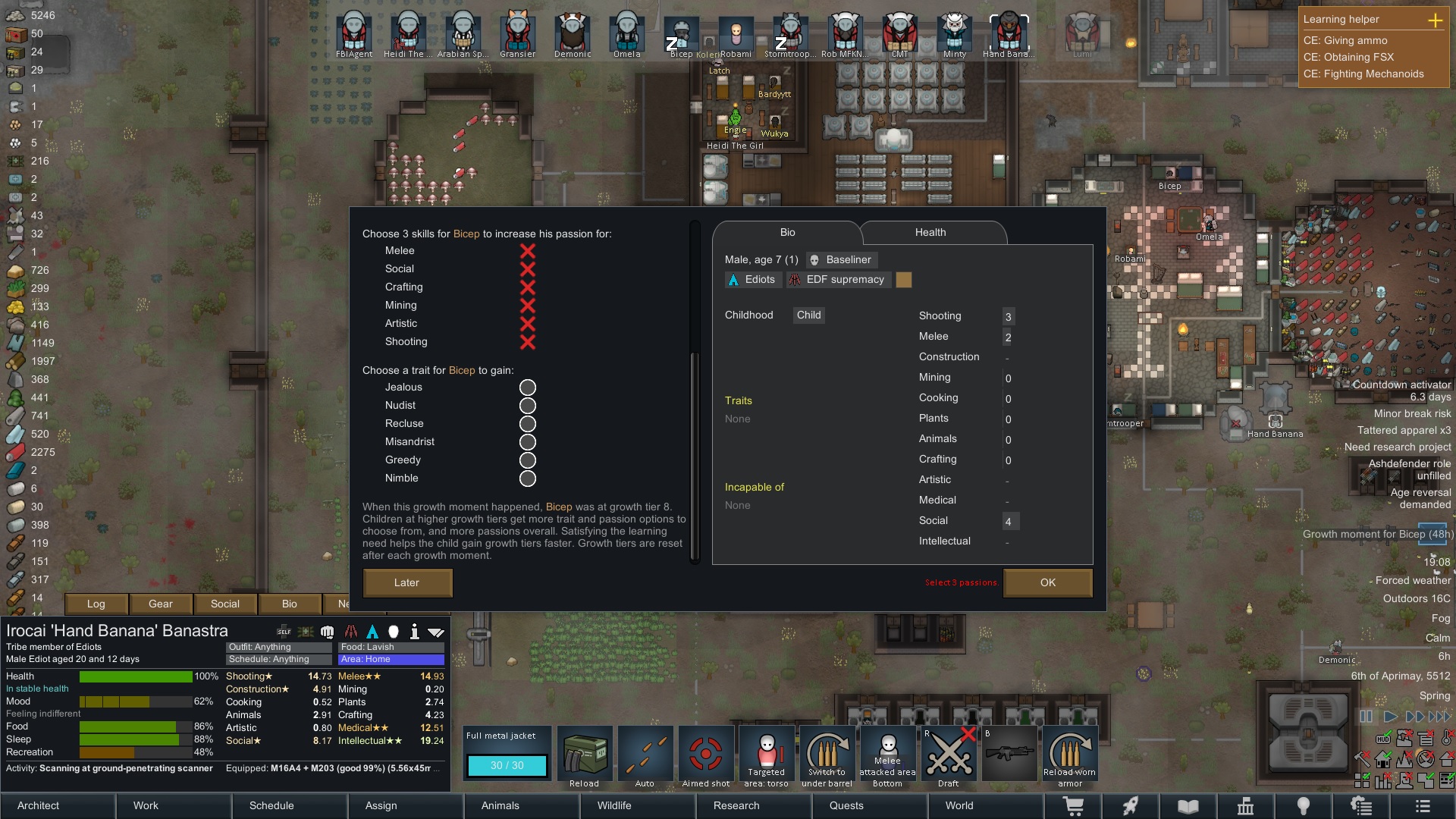Open the Quests tab
This screenshot has height=819, width=1456.
(846, 805)
